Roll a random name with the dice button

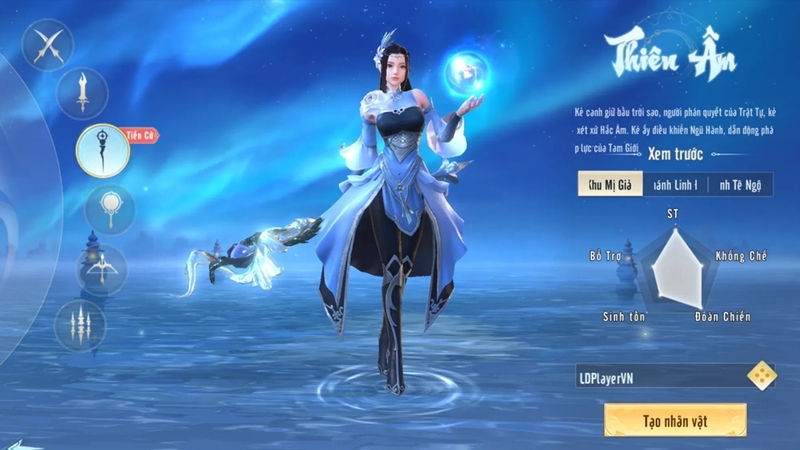(x=761, y=375)
